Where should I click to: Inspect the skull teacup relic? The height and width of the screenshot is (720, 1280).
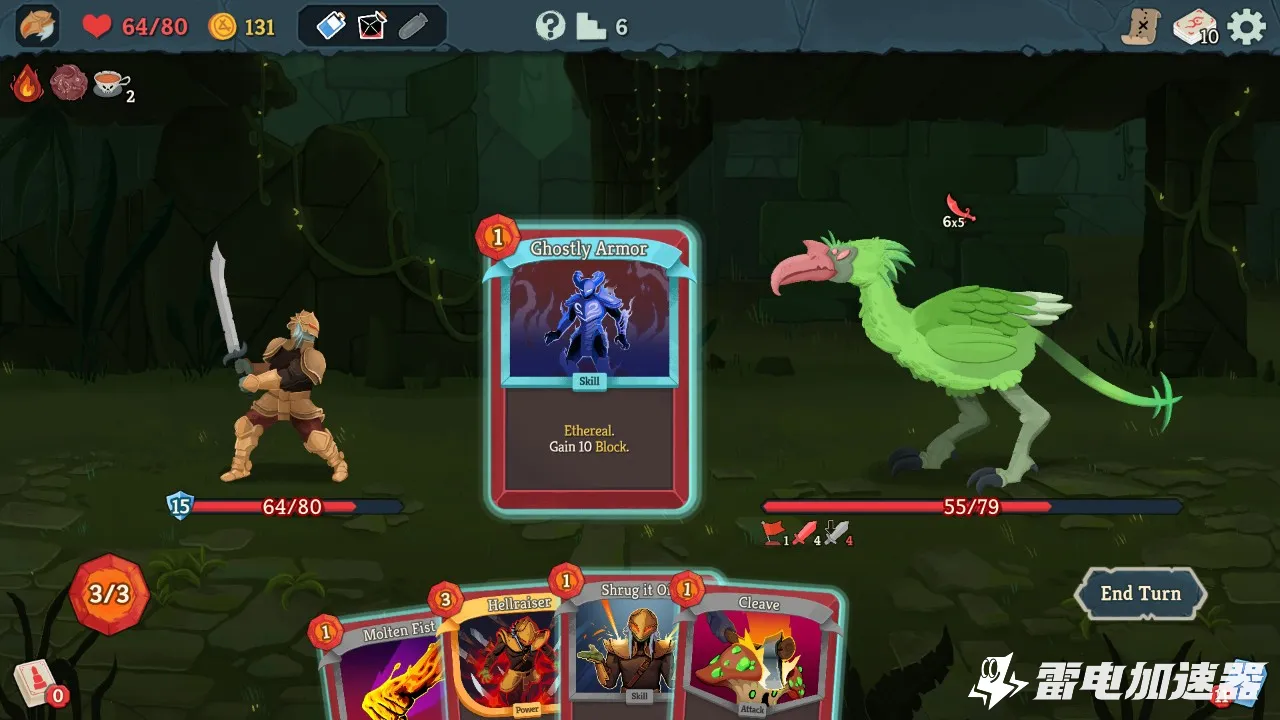tap(110, 84)
